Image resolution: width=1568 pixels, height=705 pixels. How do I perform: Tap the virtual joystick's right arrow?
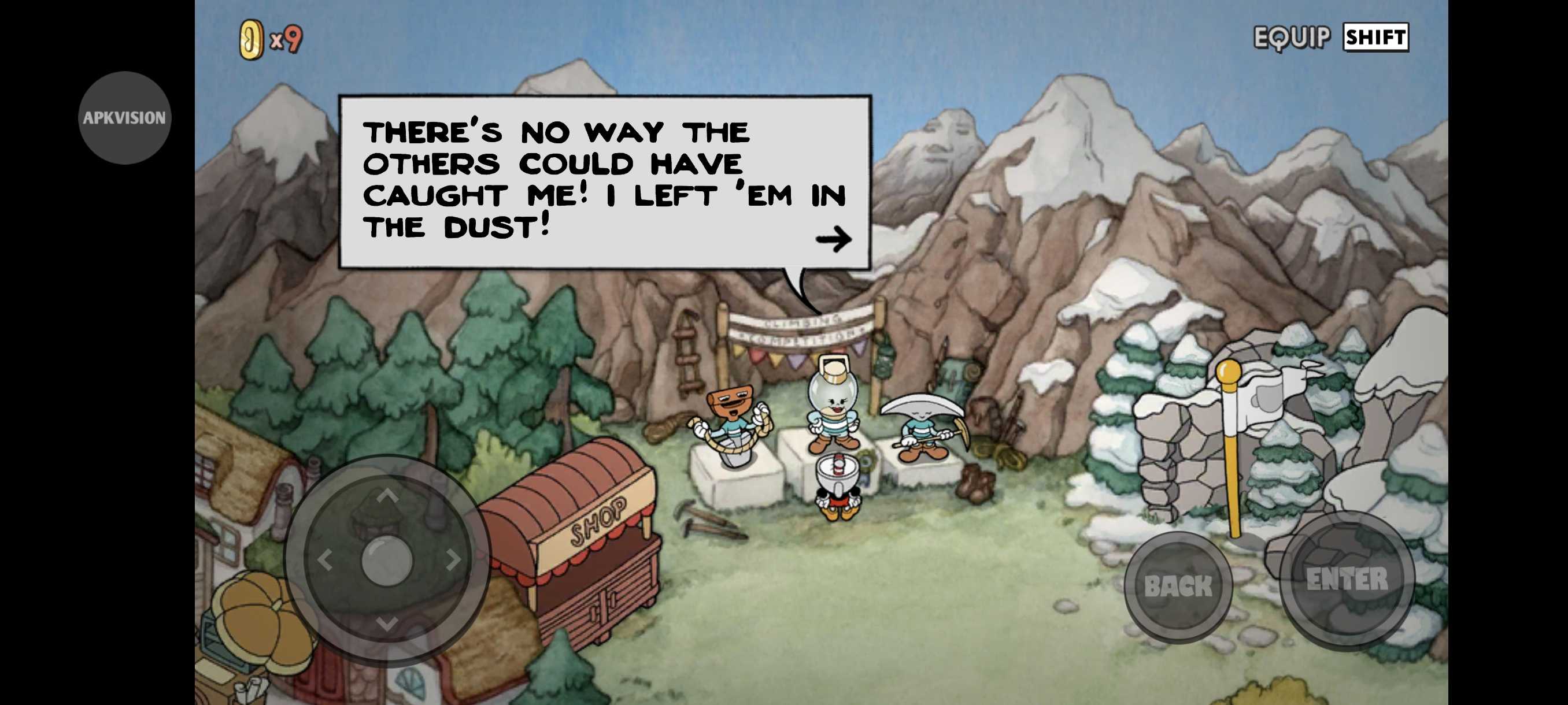(x=453, y=559)
